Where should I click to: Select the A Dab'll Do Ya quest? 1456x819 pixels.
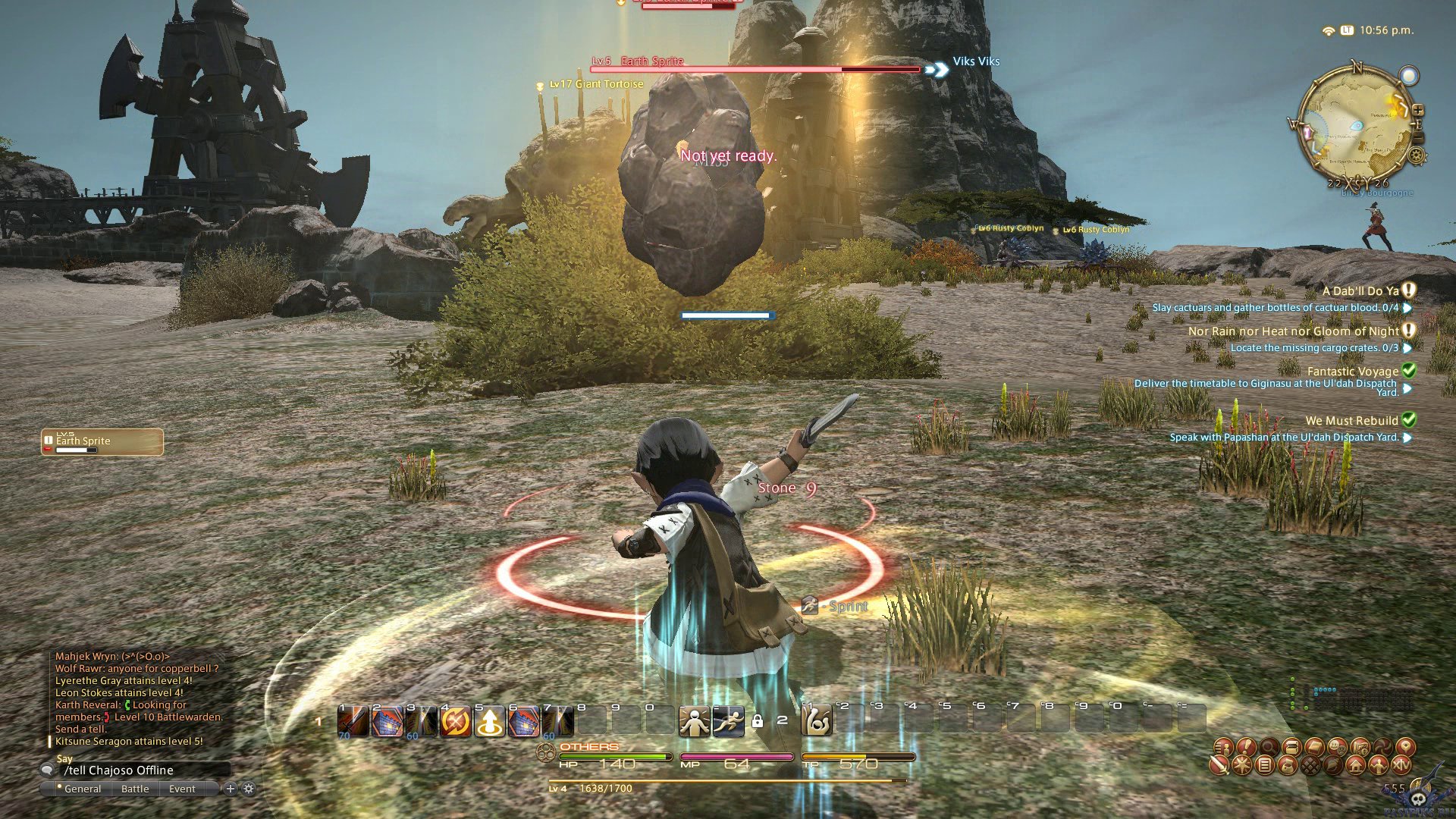click(1360, 291)
